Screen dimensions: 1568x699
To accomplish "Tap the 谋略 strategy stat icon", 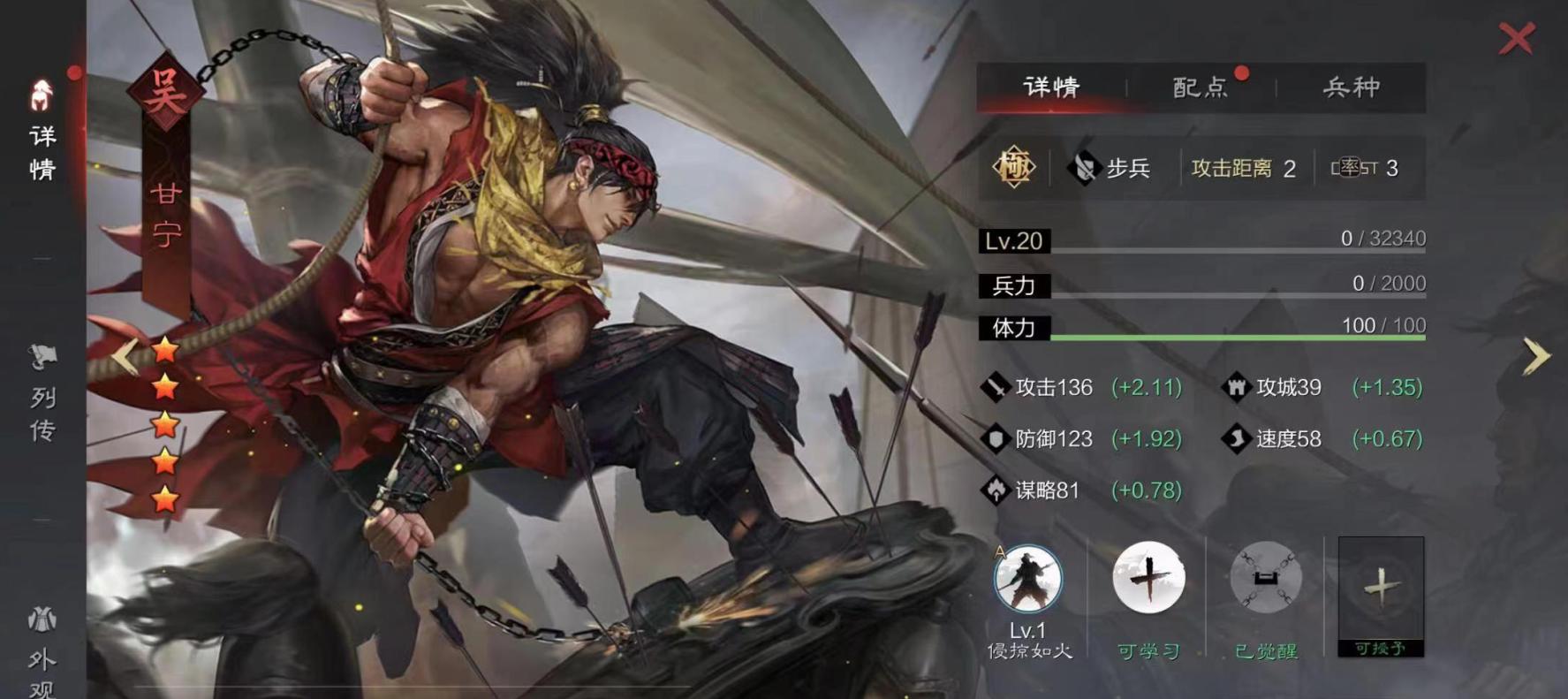I will [996, 490].
